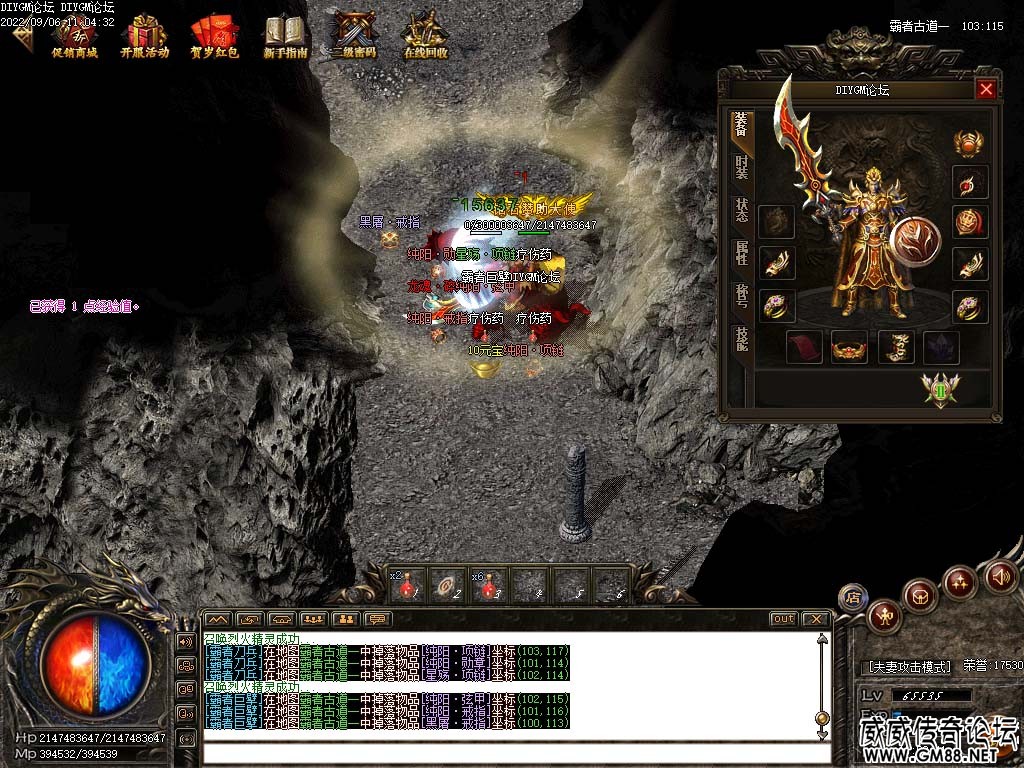Open the 促销商城 promo shop
The height and width of the screenshot is (768, 1024).
click(x=75, y=36)
